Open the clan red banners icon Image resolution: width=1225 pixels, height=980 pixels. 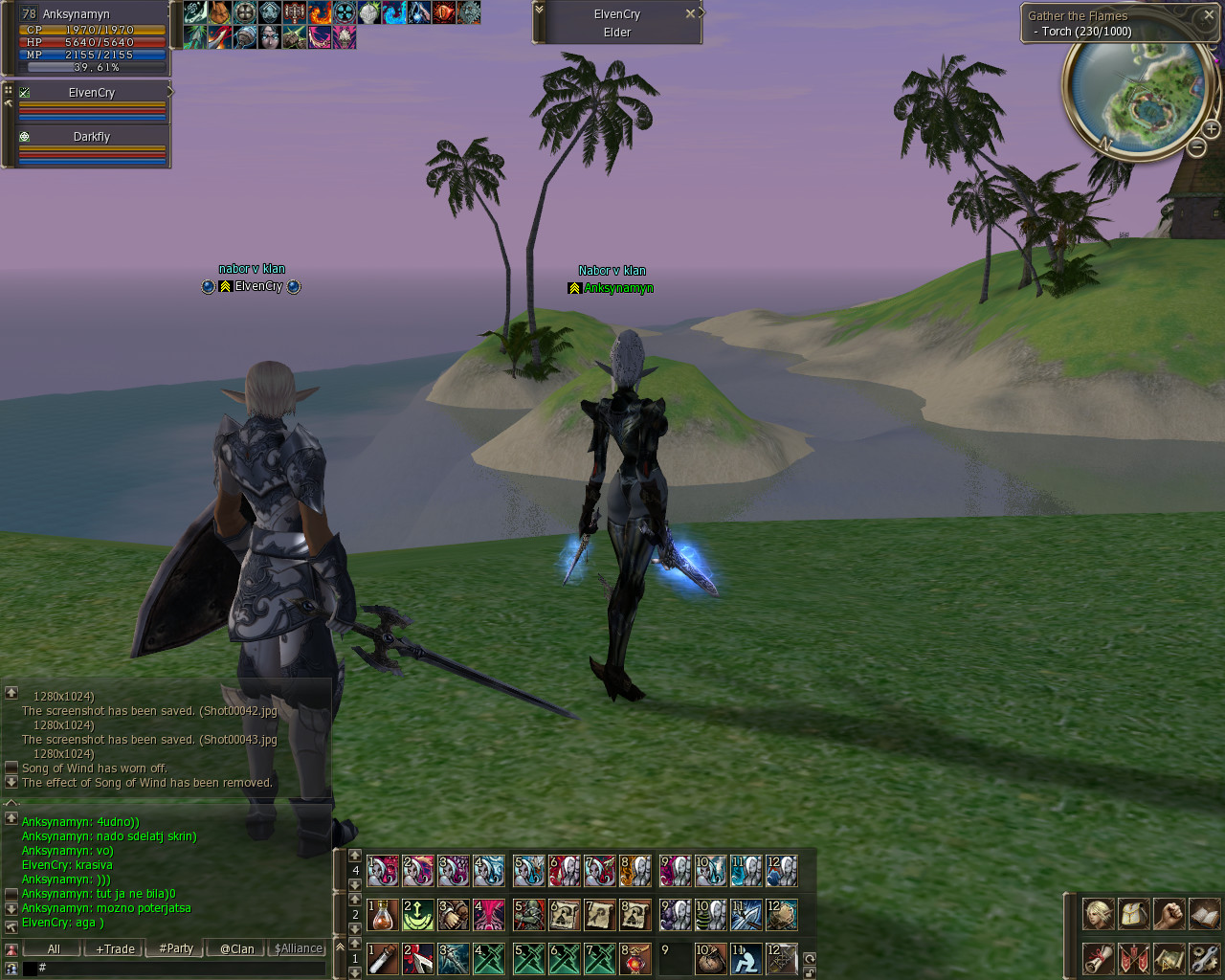tap(1133, 958)
